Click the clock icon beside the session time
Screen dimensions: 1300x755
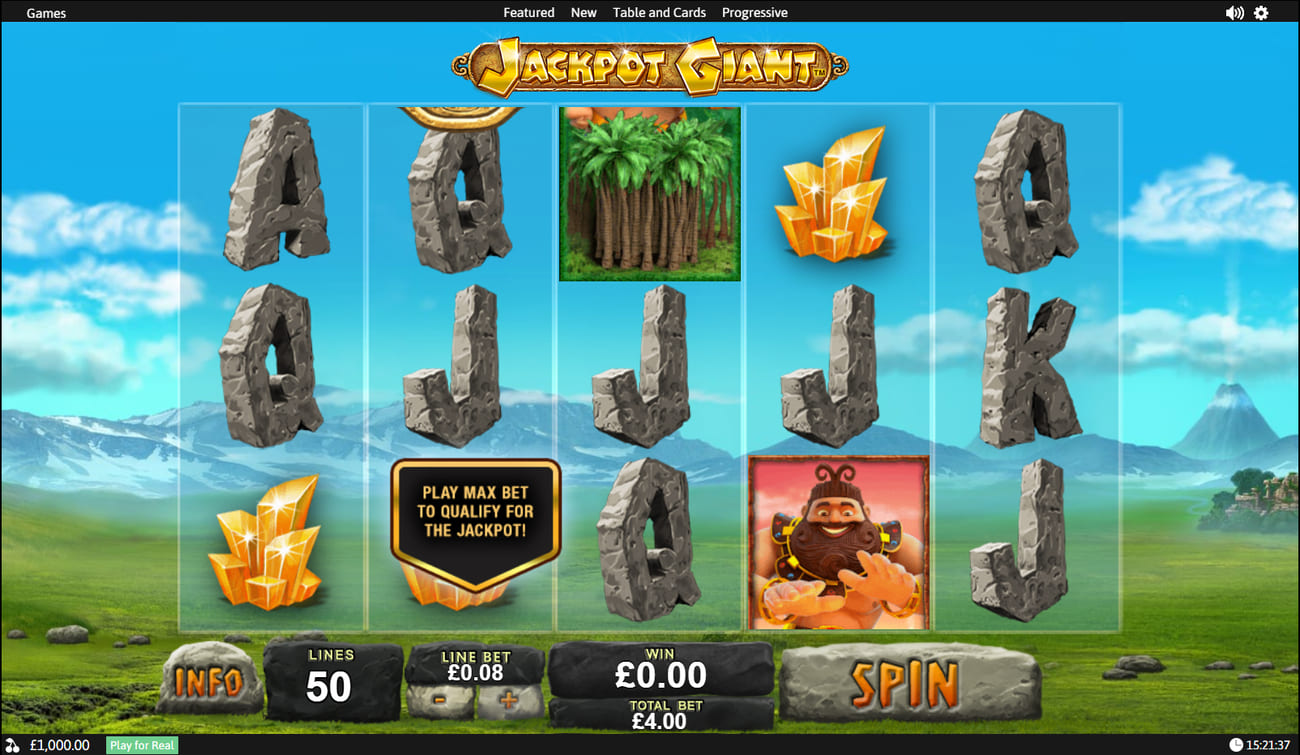click(x=1234, y=745)
